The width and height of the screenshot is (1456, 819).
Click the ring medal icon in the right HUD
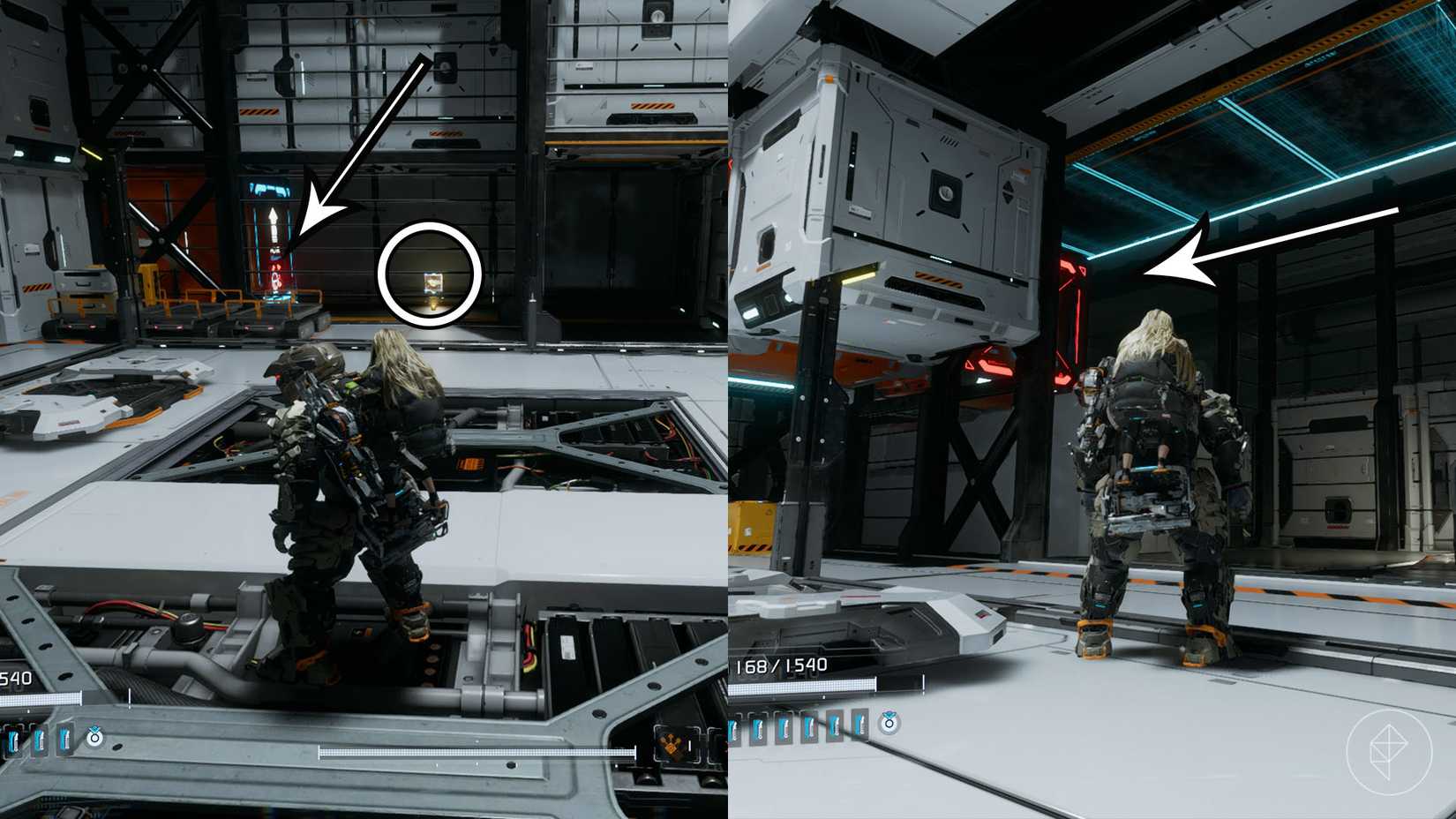point(890,724)
